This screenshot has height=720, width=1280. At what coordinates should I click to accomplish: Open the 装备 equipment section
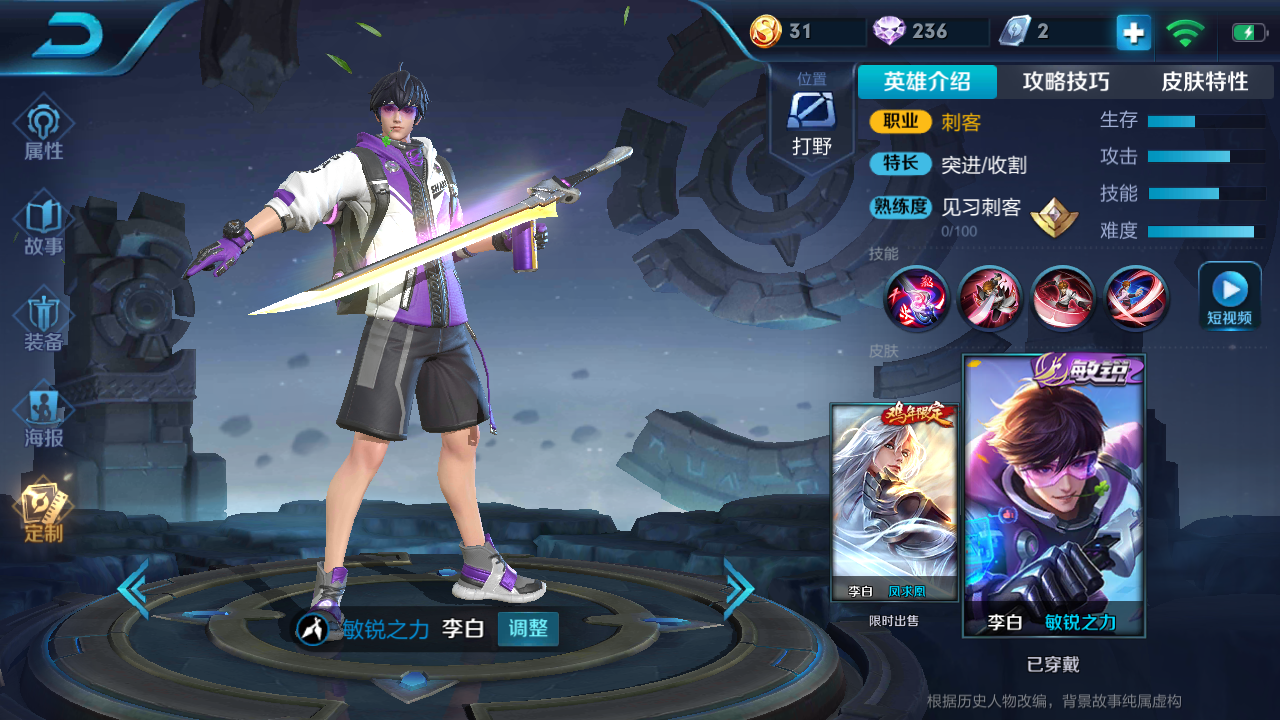(44, 322)
